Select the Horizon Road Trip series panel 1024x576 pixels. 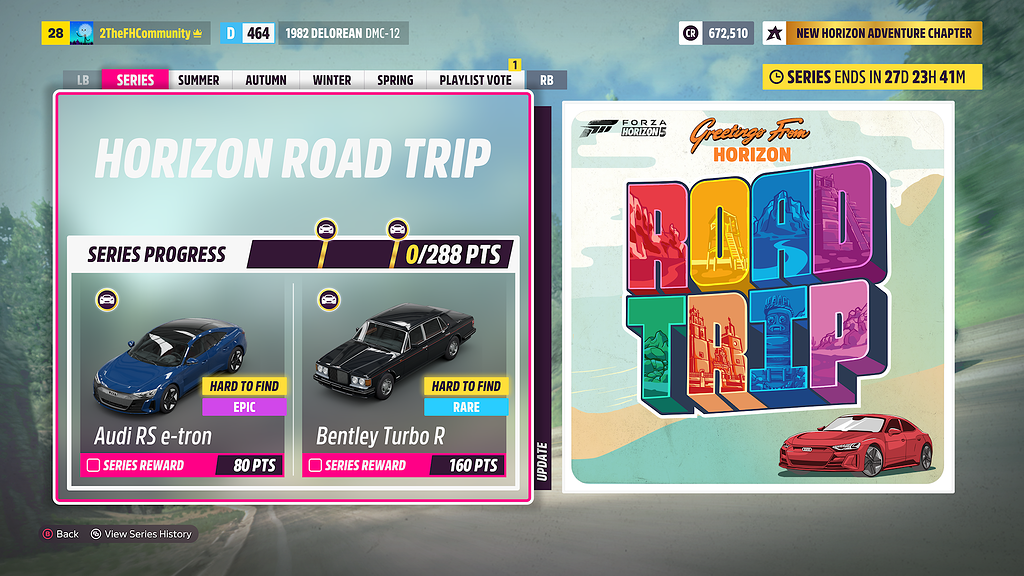point(292,160)
